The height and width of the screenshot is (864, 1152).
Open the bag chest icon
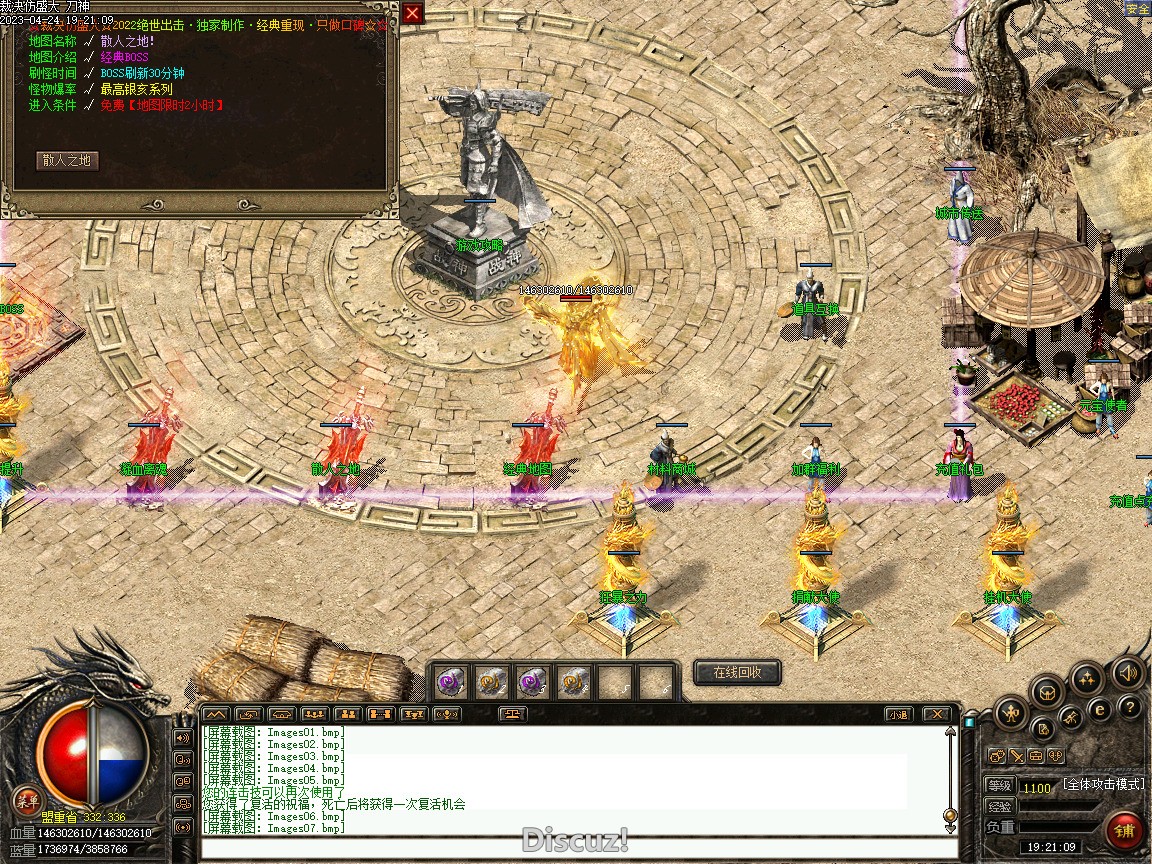pyautogui.click(x=1047, y=691)
